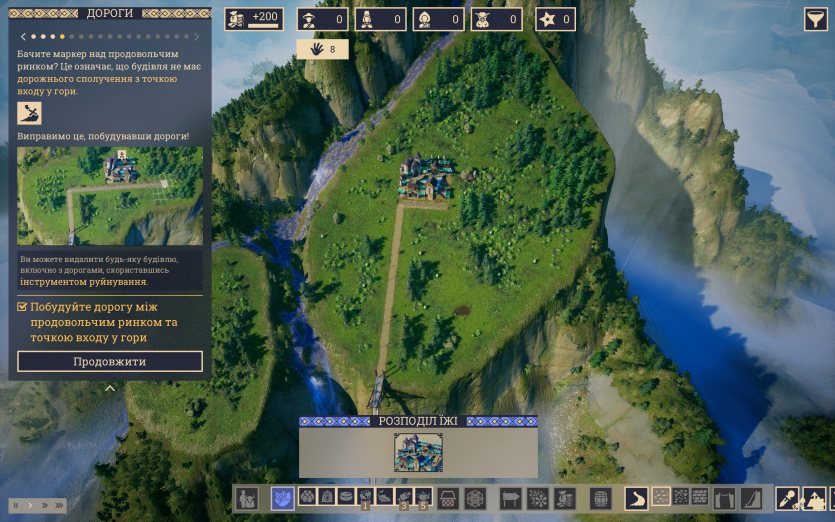Choose the curved road building tool

coord(636,497)
